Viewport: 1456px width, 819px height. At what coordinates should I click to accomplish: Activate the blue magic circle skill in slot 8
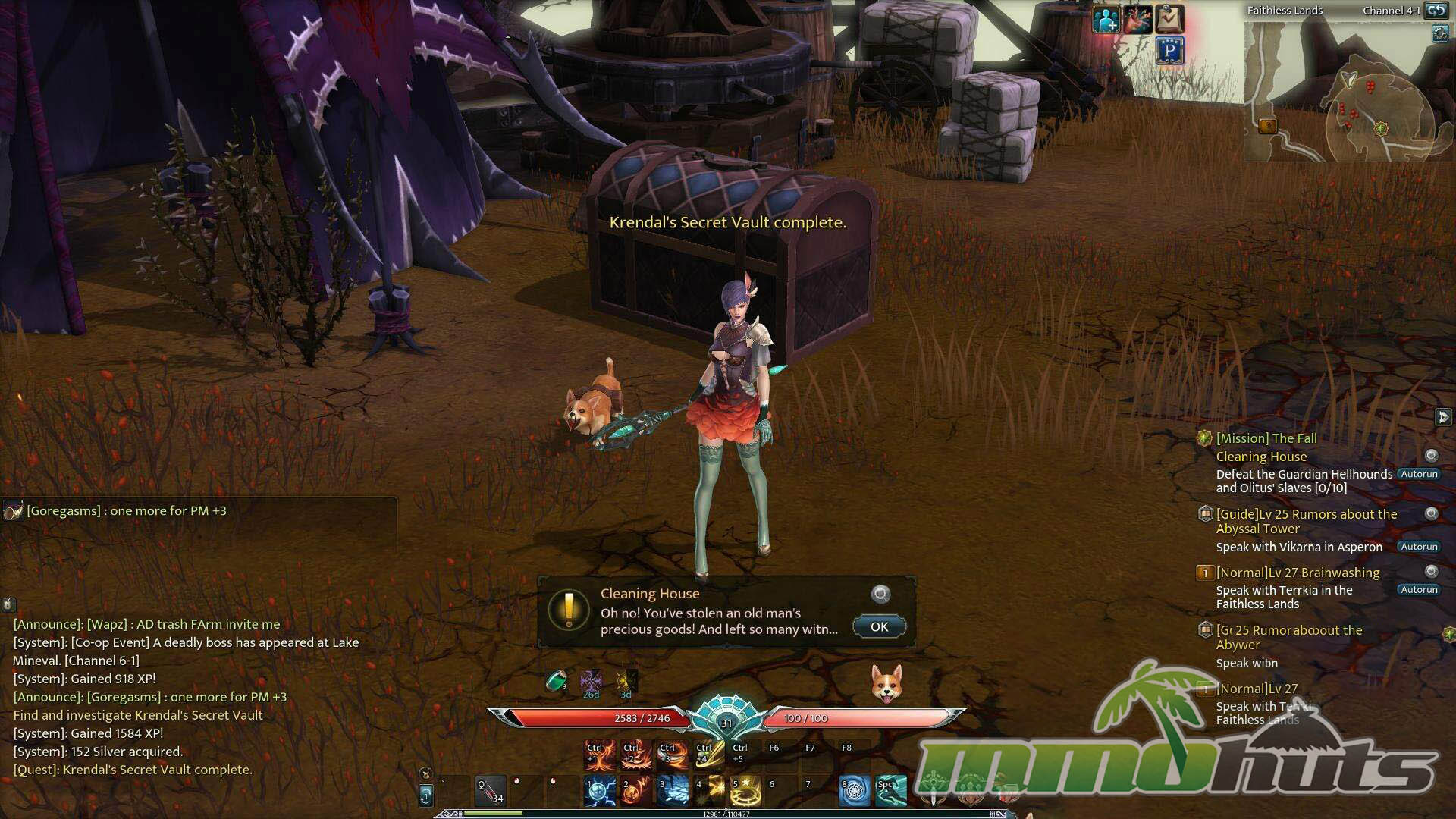point(855,790)
